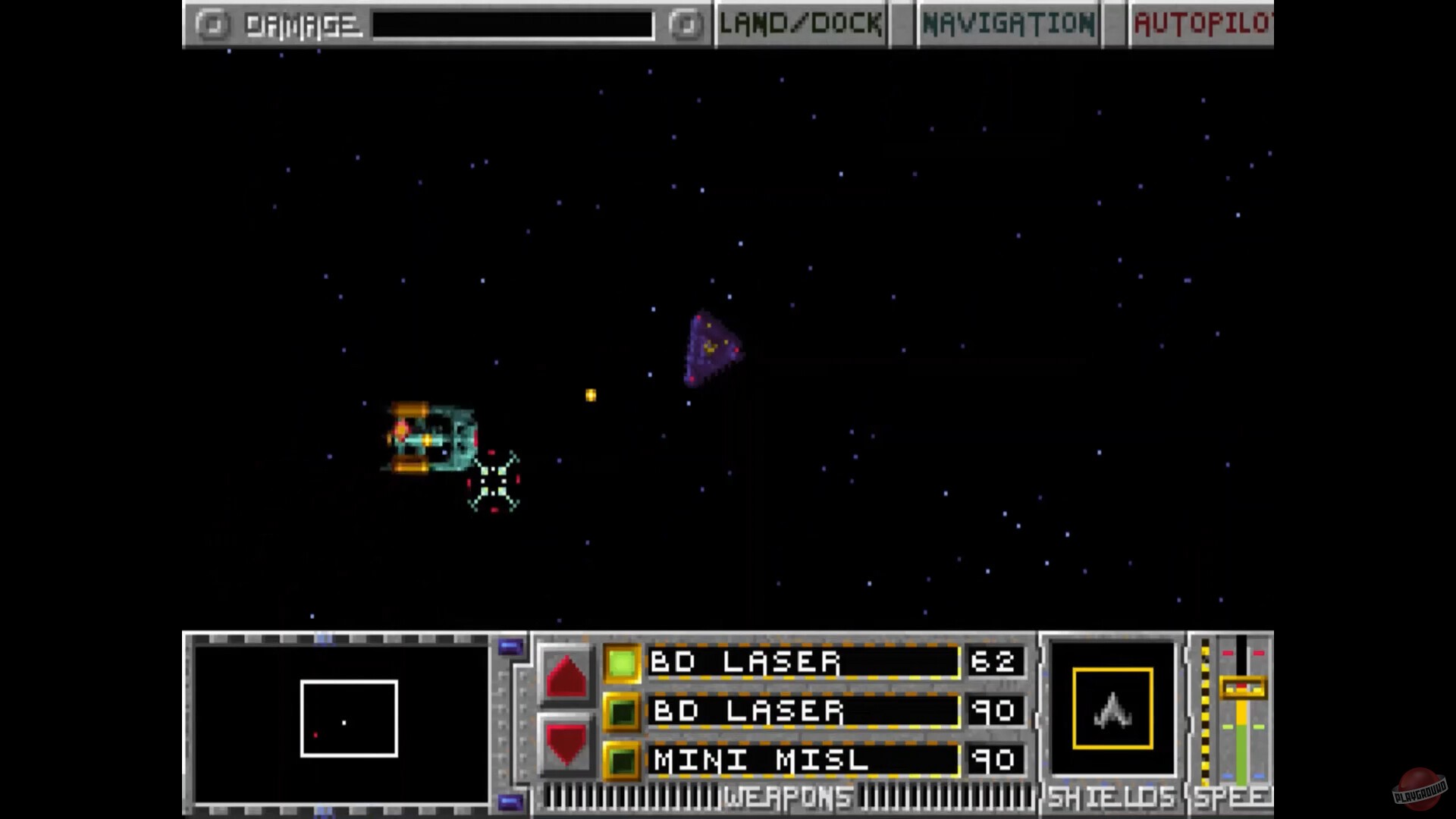Target the purple enemy vessel
Image resolution: width=1456 pixels, height=819 pixels.
tap(711, 349)
